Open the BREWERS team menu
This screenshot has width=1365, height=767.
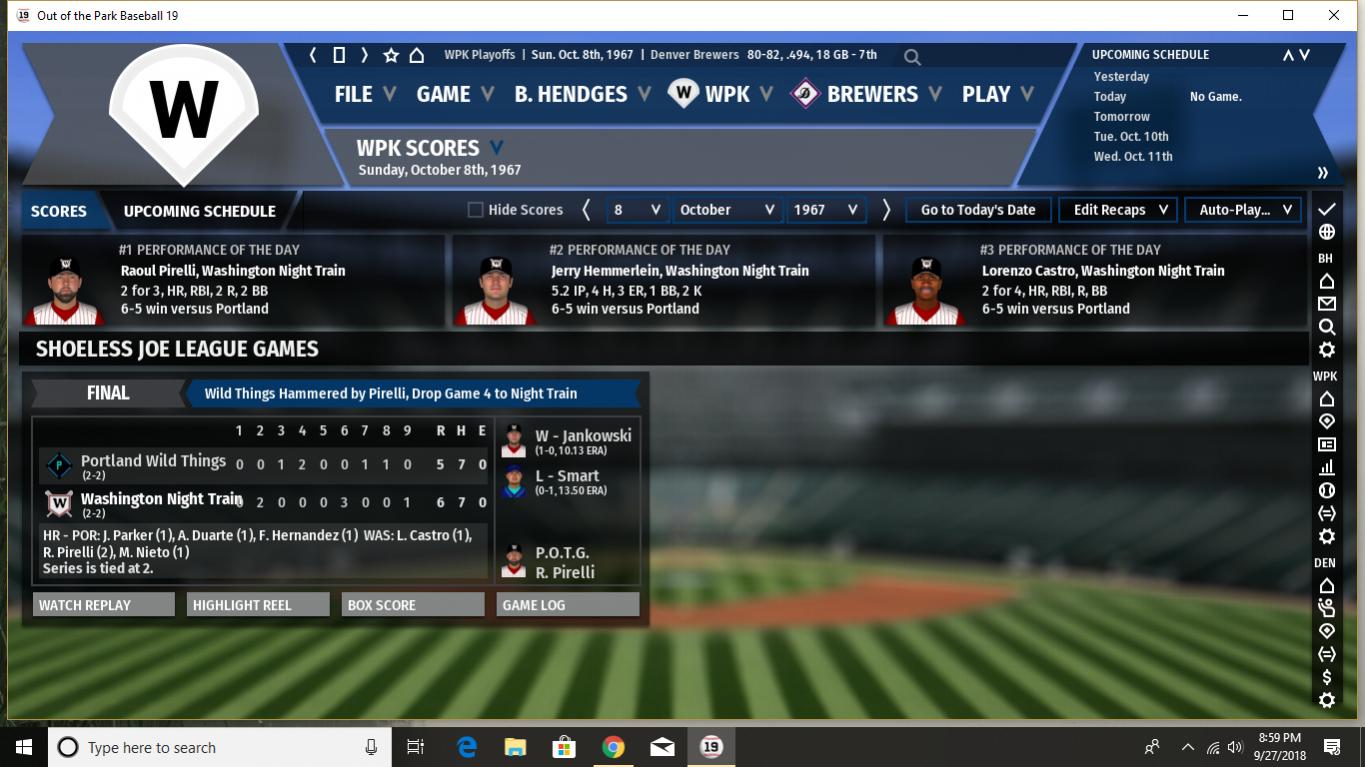[x=871, y=94]
